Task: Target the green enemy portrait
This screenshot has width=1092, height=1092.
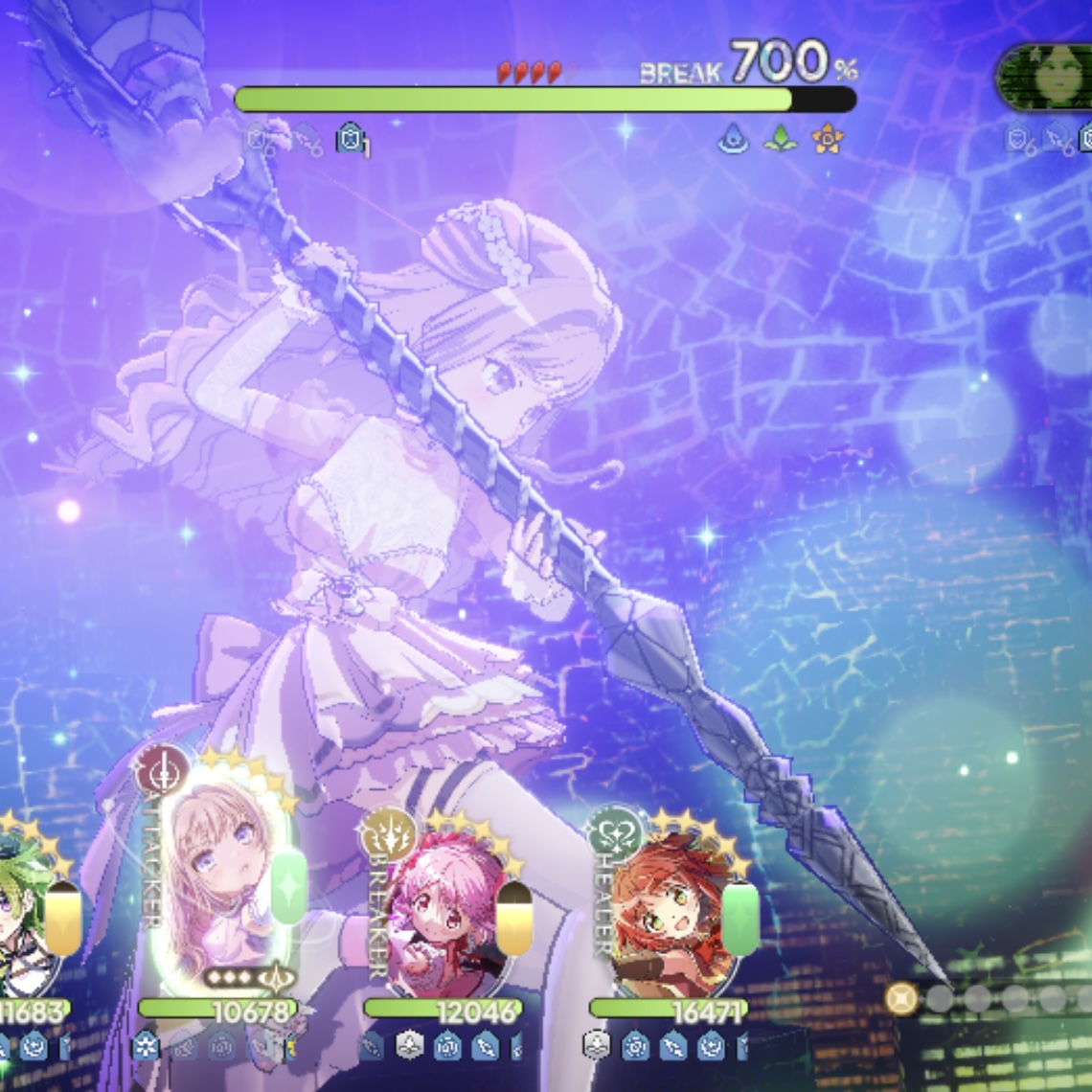Action: 1052,79
